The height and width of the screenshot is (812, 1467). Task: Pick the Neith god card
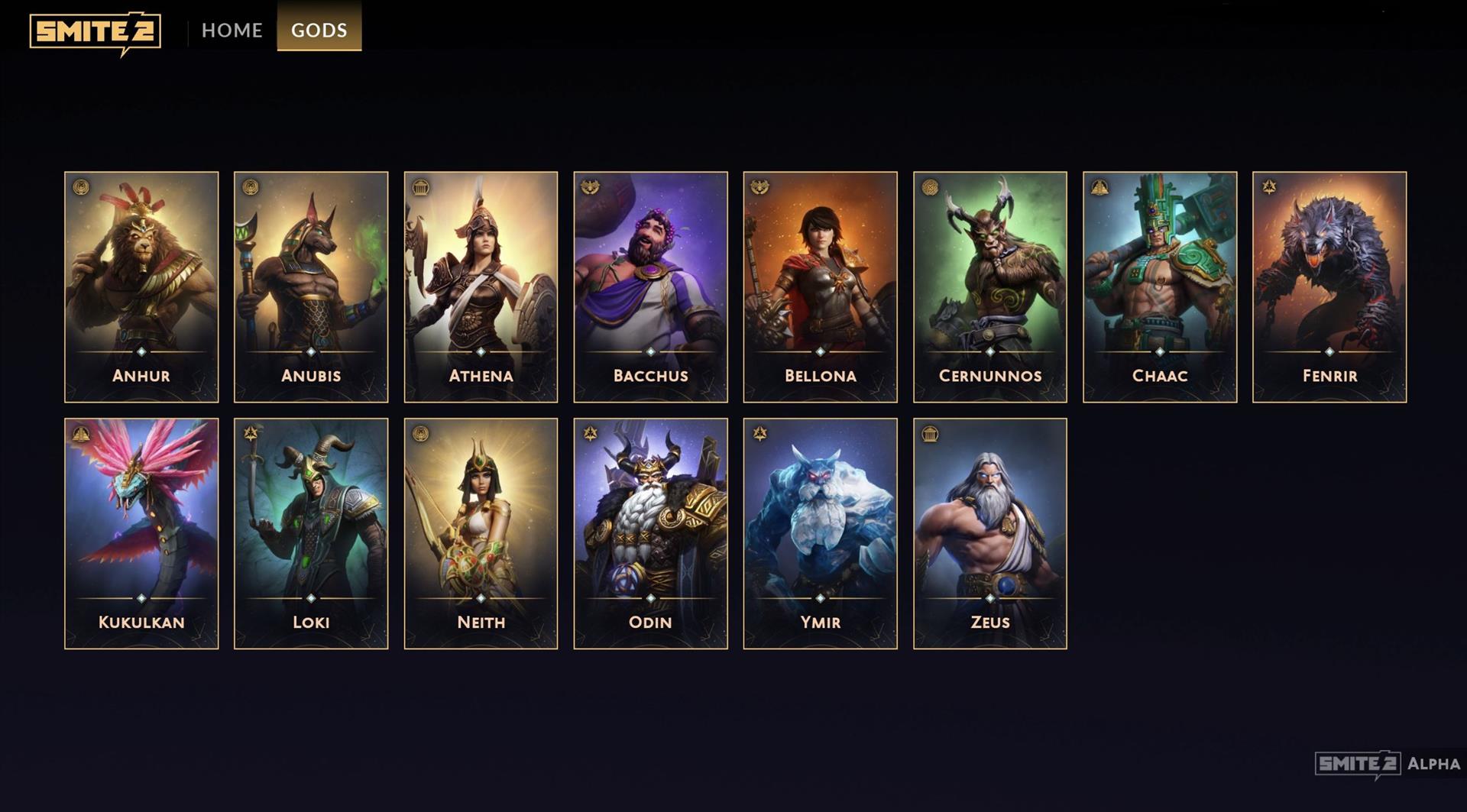click(x=481, y=533)
